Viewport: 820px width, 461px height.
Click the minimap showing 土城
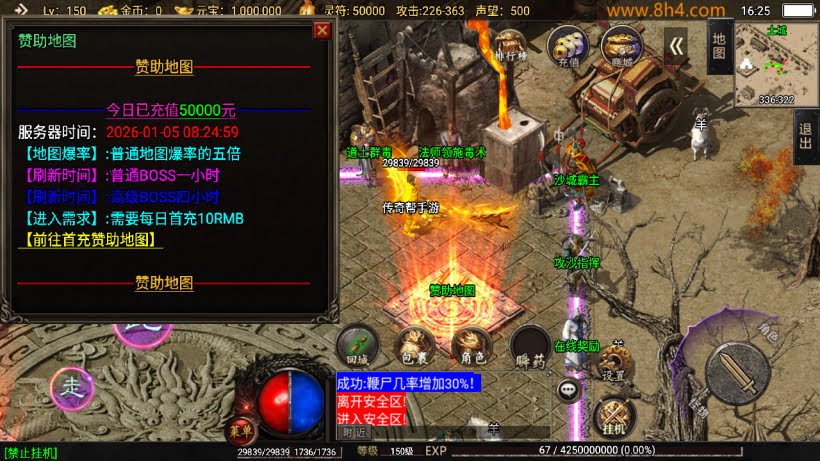pos(776,64)
